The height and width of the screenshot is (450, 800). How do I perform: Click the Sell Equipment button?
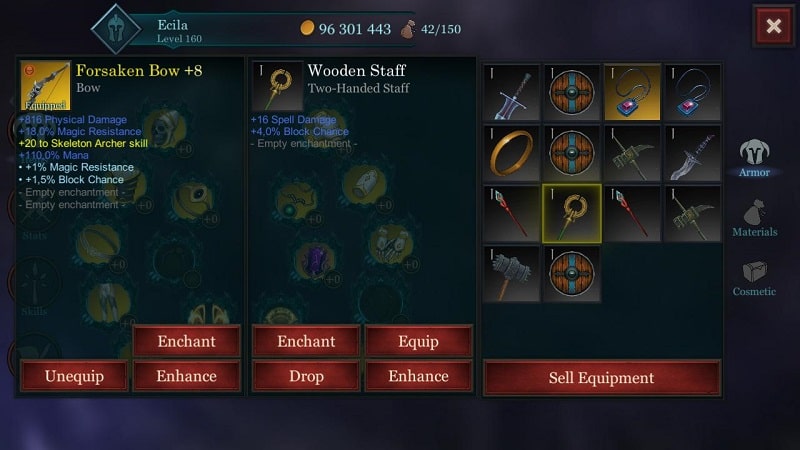(x=601, y=378)
